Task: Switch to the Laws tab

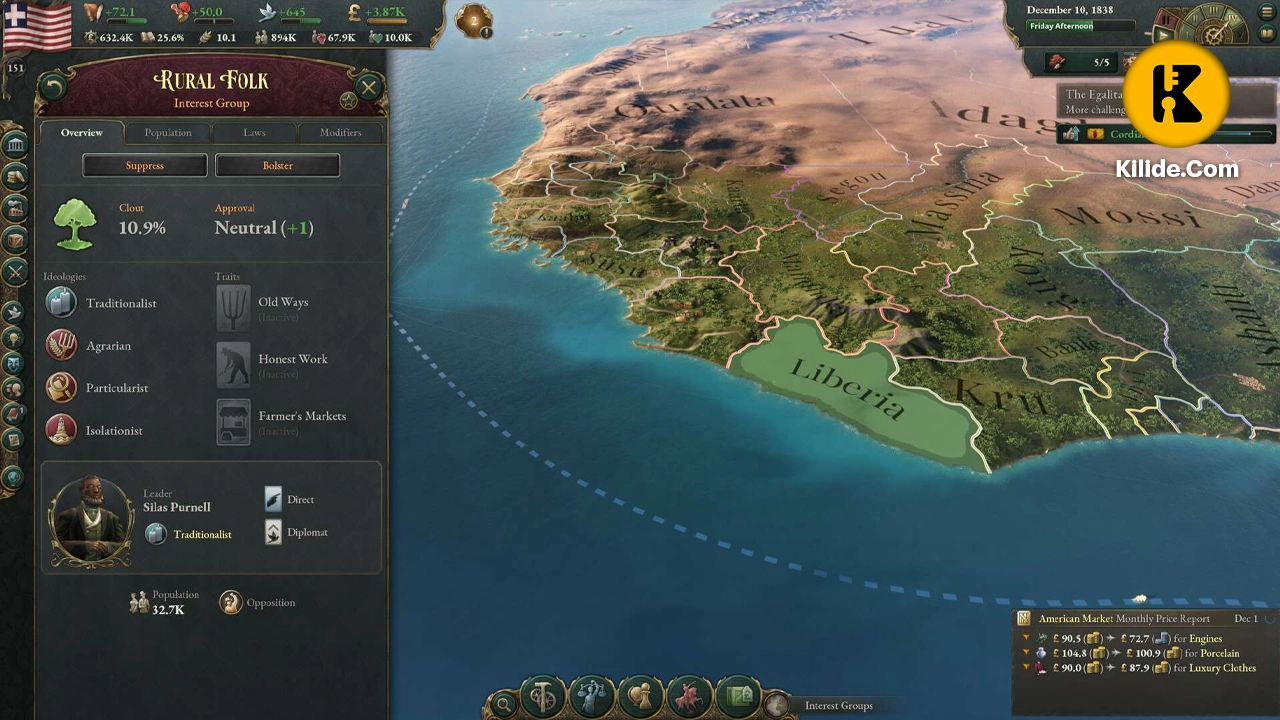Action: (254, 132)
